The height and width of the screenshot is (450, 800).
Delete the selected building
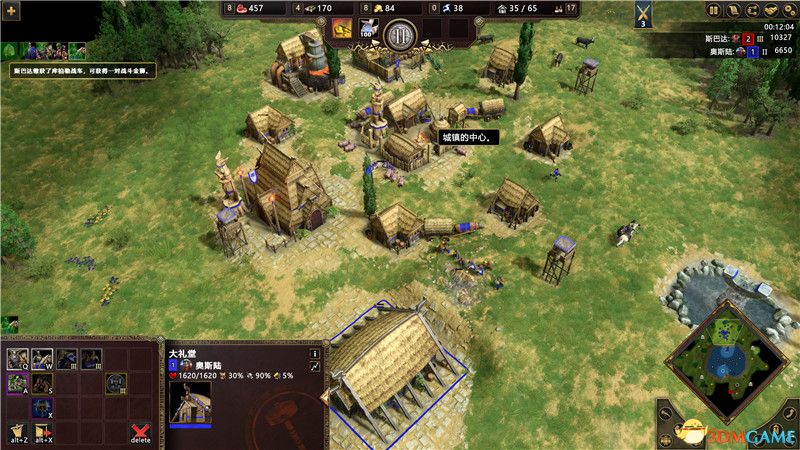[141, 432]
